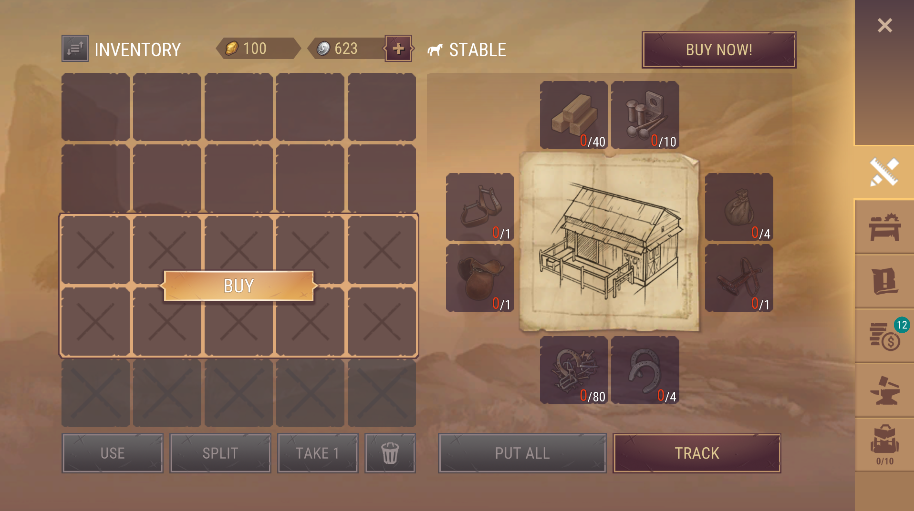Sort the inventory items
914x511 pixels.
tap(75, 49)
